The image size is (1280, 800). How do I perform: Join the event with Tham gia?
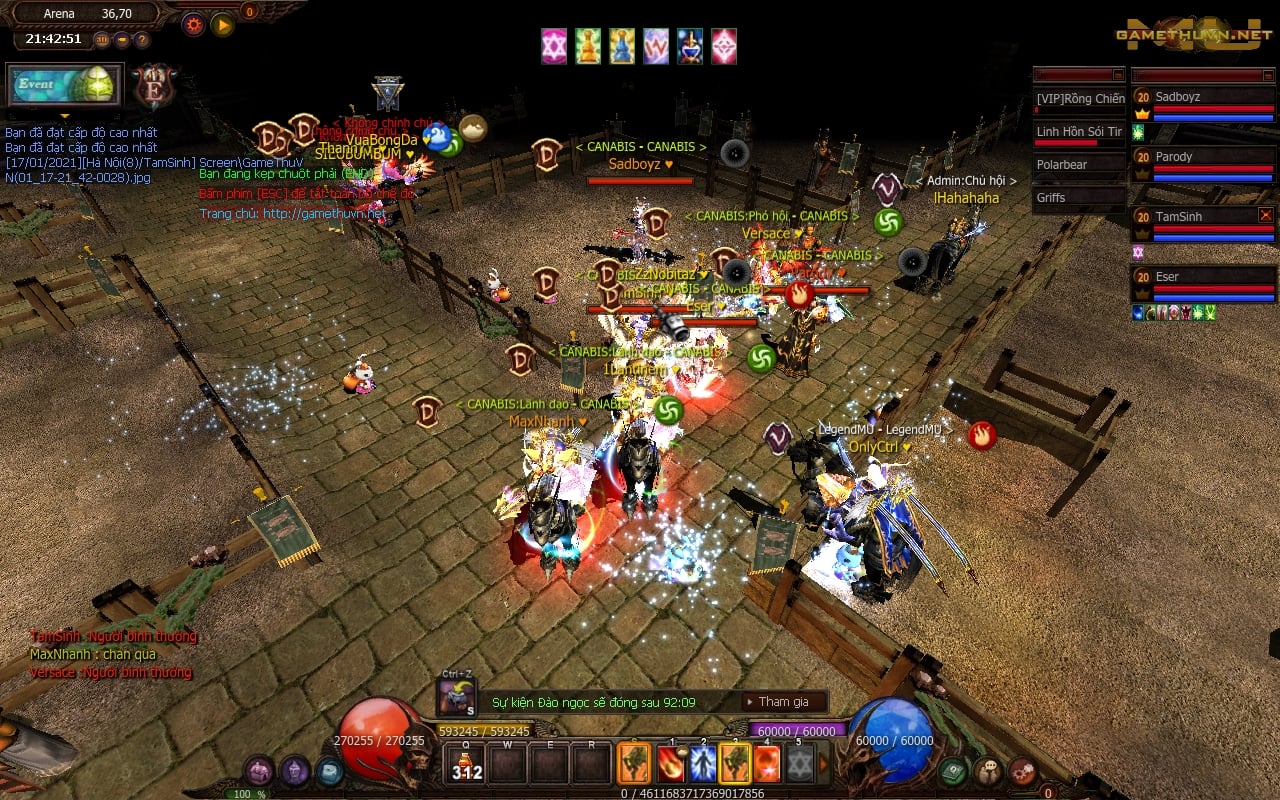pyautogui.click(x=783, y=702)
